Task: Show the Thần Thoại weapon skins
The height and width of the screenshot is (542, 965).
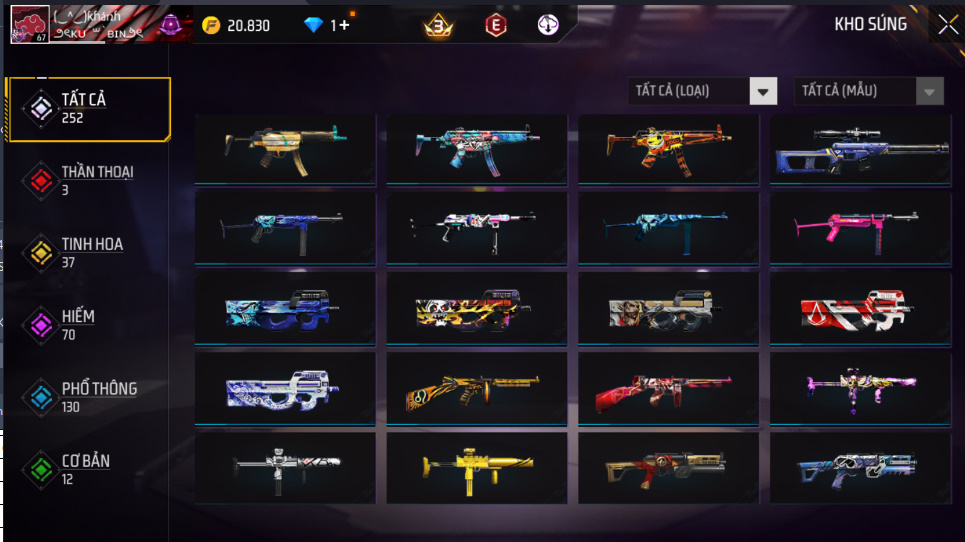Action: click(x=88, y=180)
